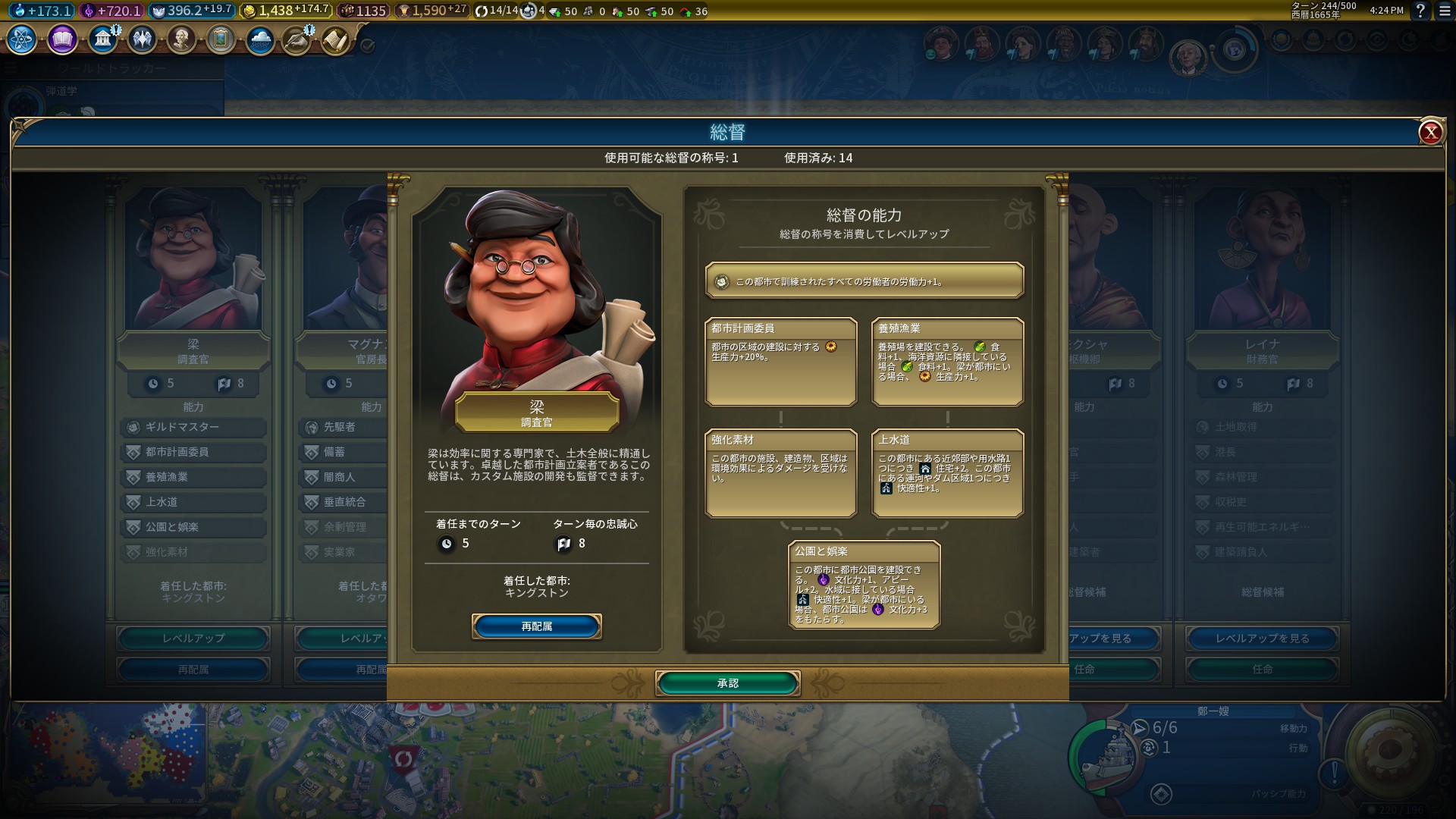This screenshot has height=819, width=1456.
Task: Open the great people bust icon
Action: 181,39
